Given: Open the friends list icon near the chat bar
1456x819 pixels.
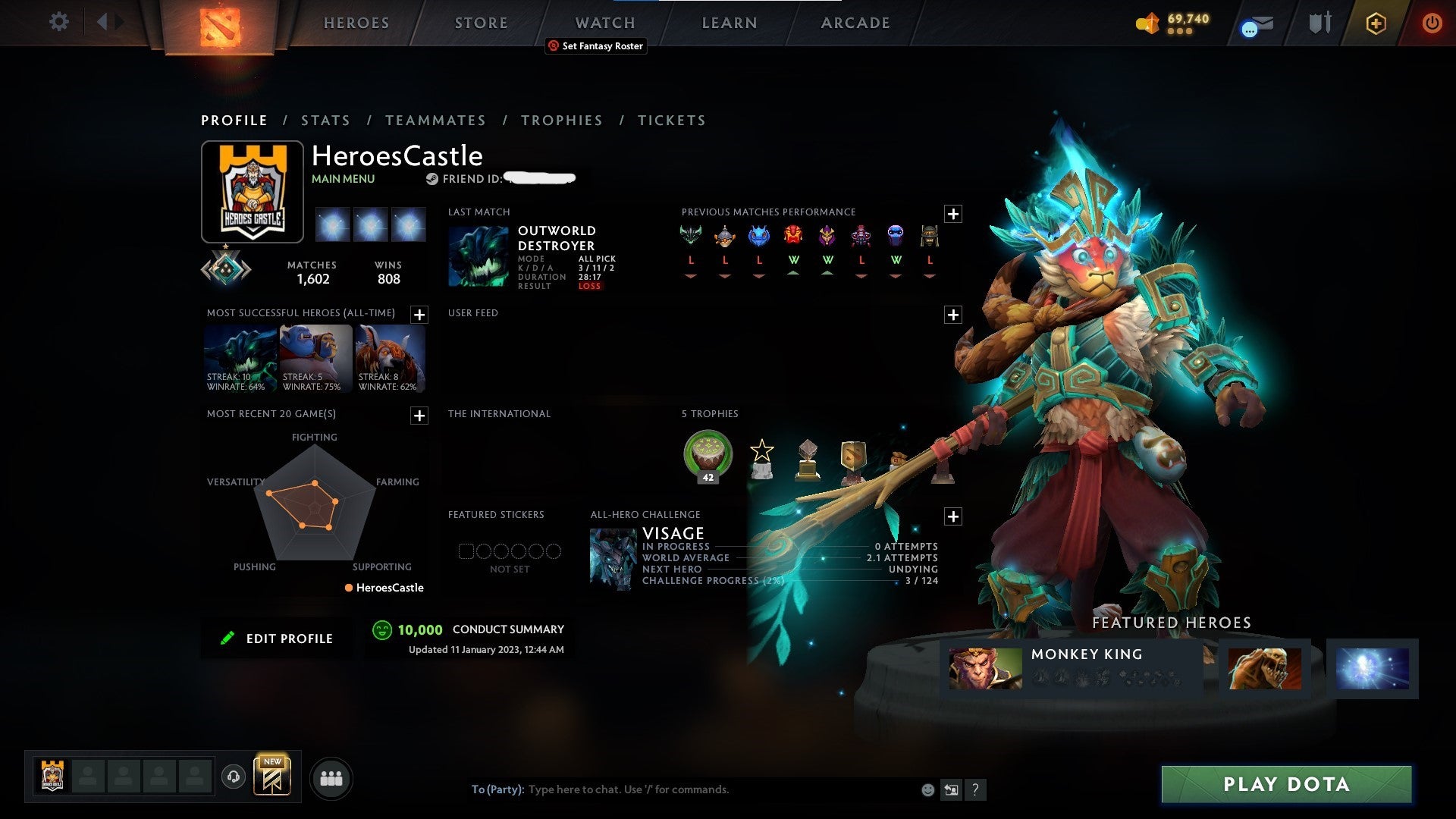Looking at the screenshot, I should (x=331, y=777).
